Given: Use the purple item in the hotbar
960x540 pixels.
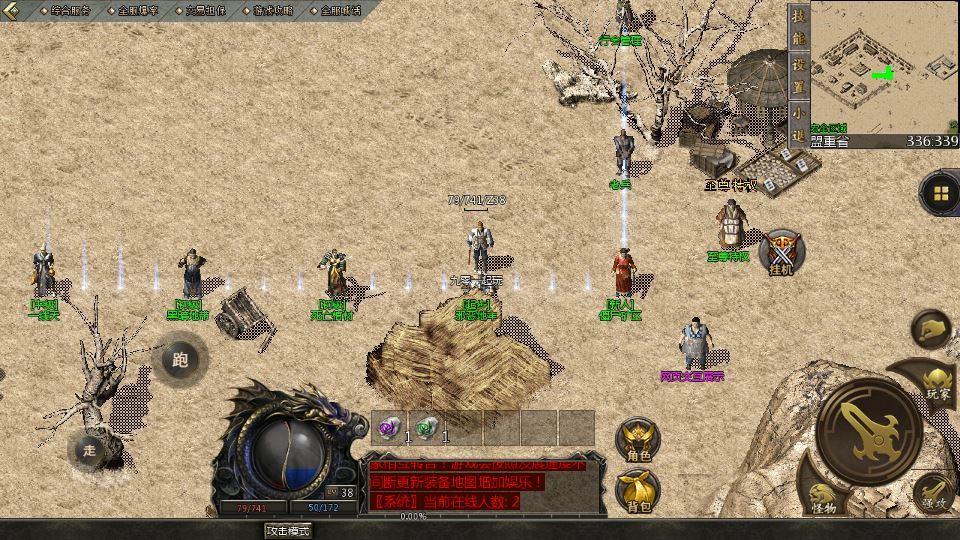Looking at the screenshot, I should [387, 427].
